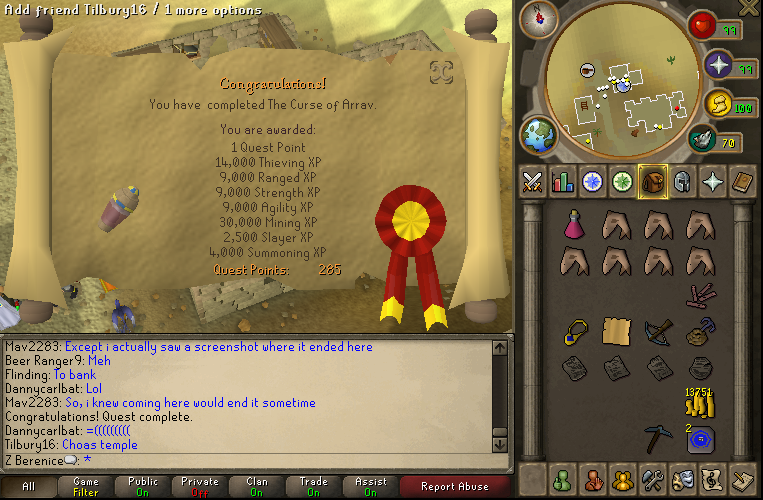Click the Report Abuse button
Image resolution: width=763 pixels, height=500 pixels.
click(x=454, y=486)
